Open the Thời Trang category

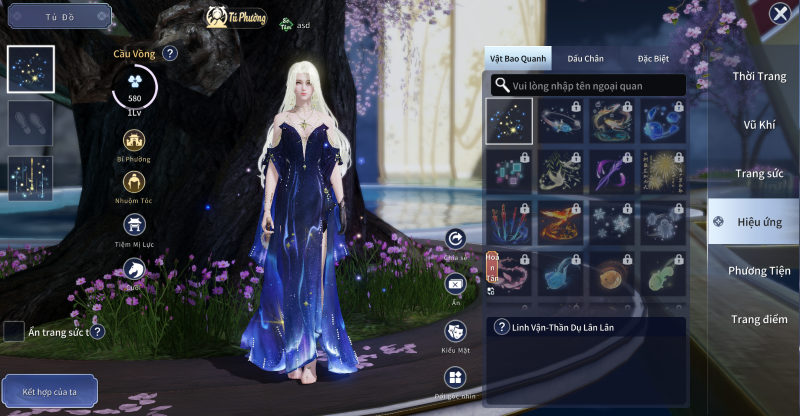(x=759, y=76)
